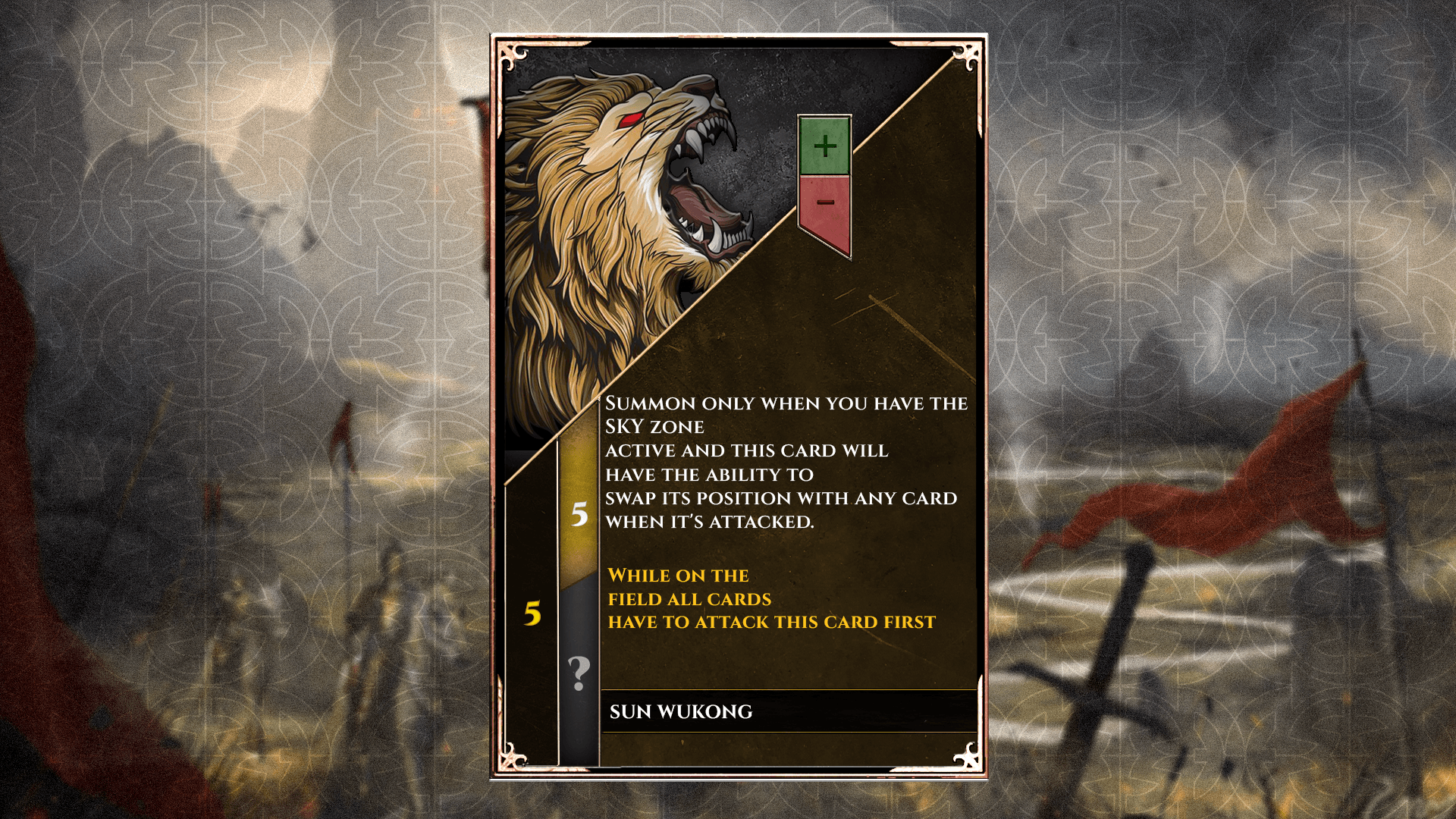Screen dimensions: 1456x819
Task: Click the green plus button
Action: (x=824, y=146)
